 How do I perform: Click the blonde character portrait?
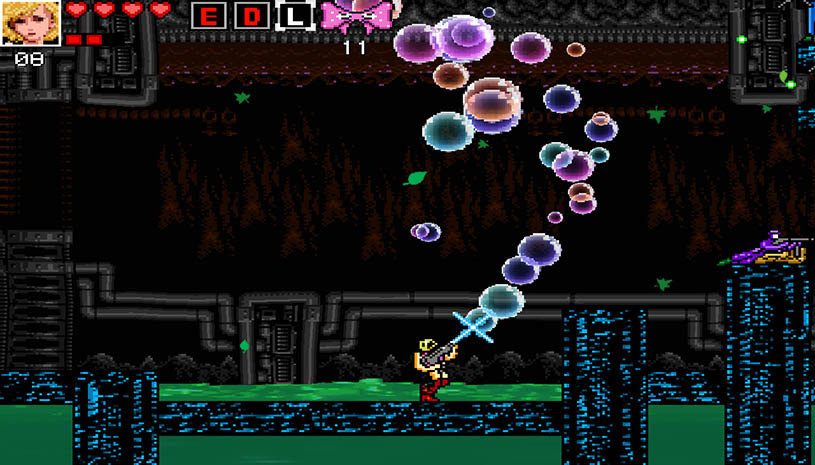(x=31, y=23)
